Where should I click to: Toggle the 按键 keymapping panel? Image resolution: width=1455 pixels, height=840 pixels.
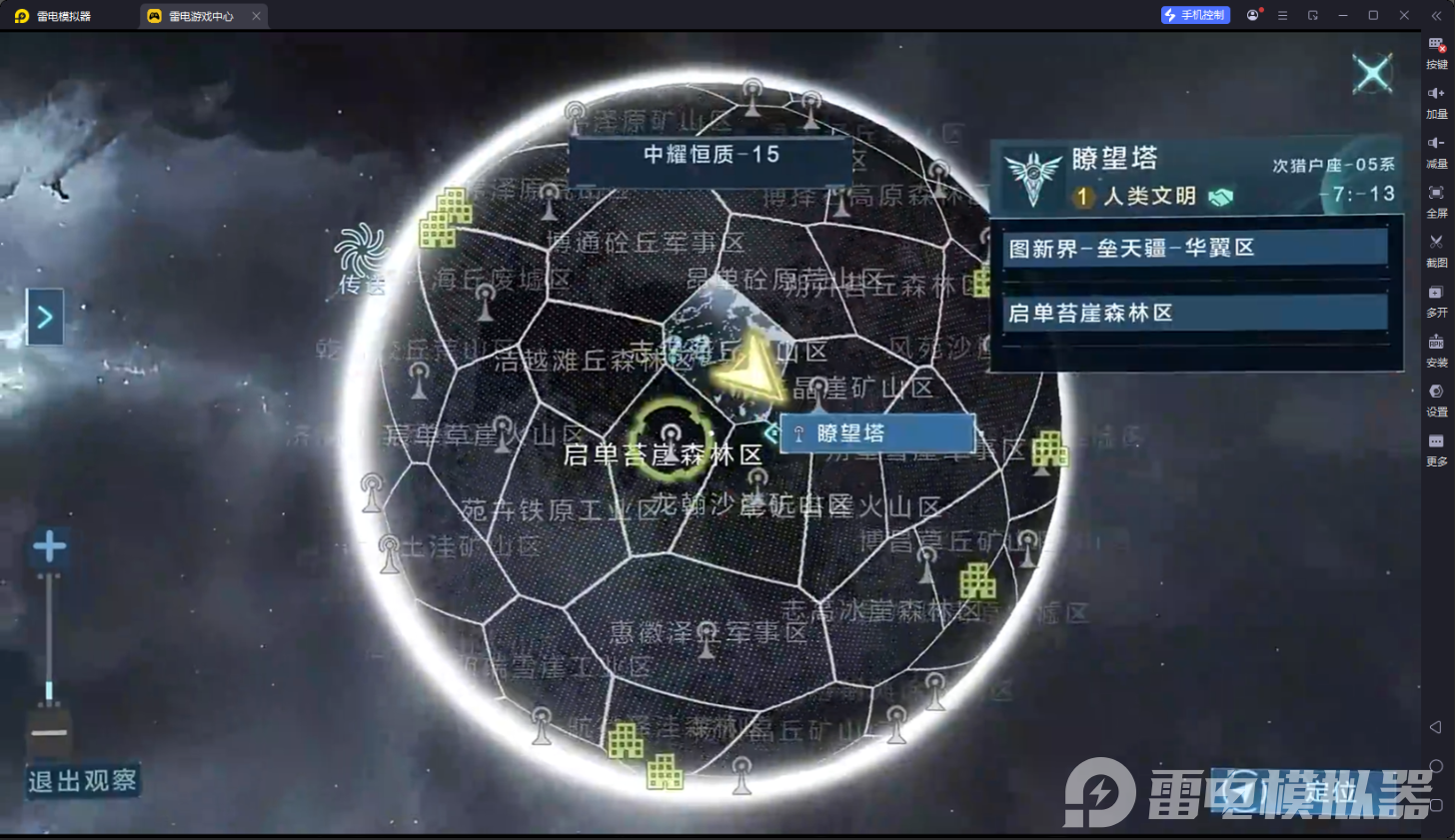tap(1436, 48)
